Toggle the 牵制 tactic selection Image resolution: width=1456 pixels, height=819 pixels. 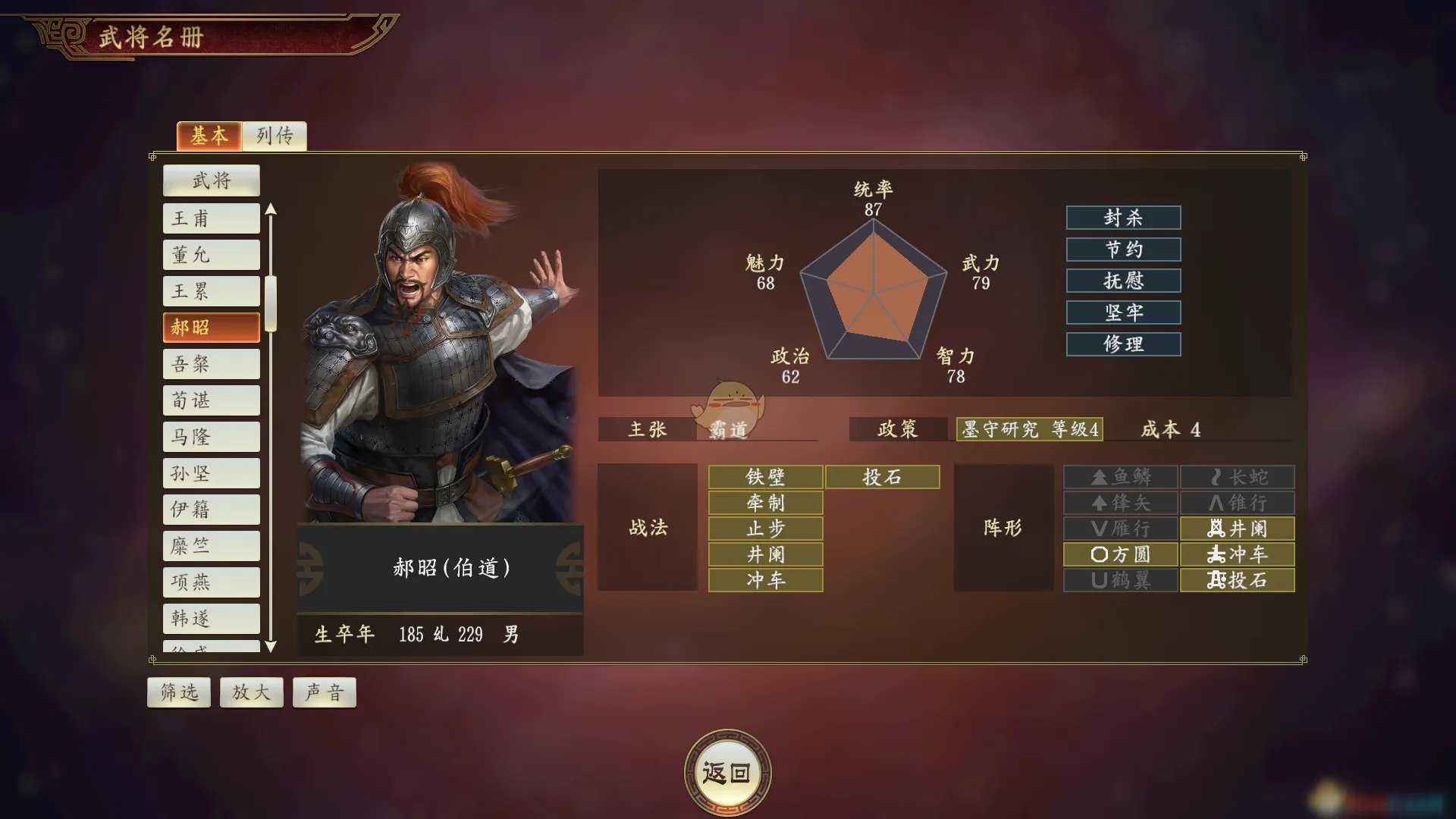pos(764,503)
